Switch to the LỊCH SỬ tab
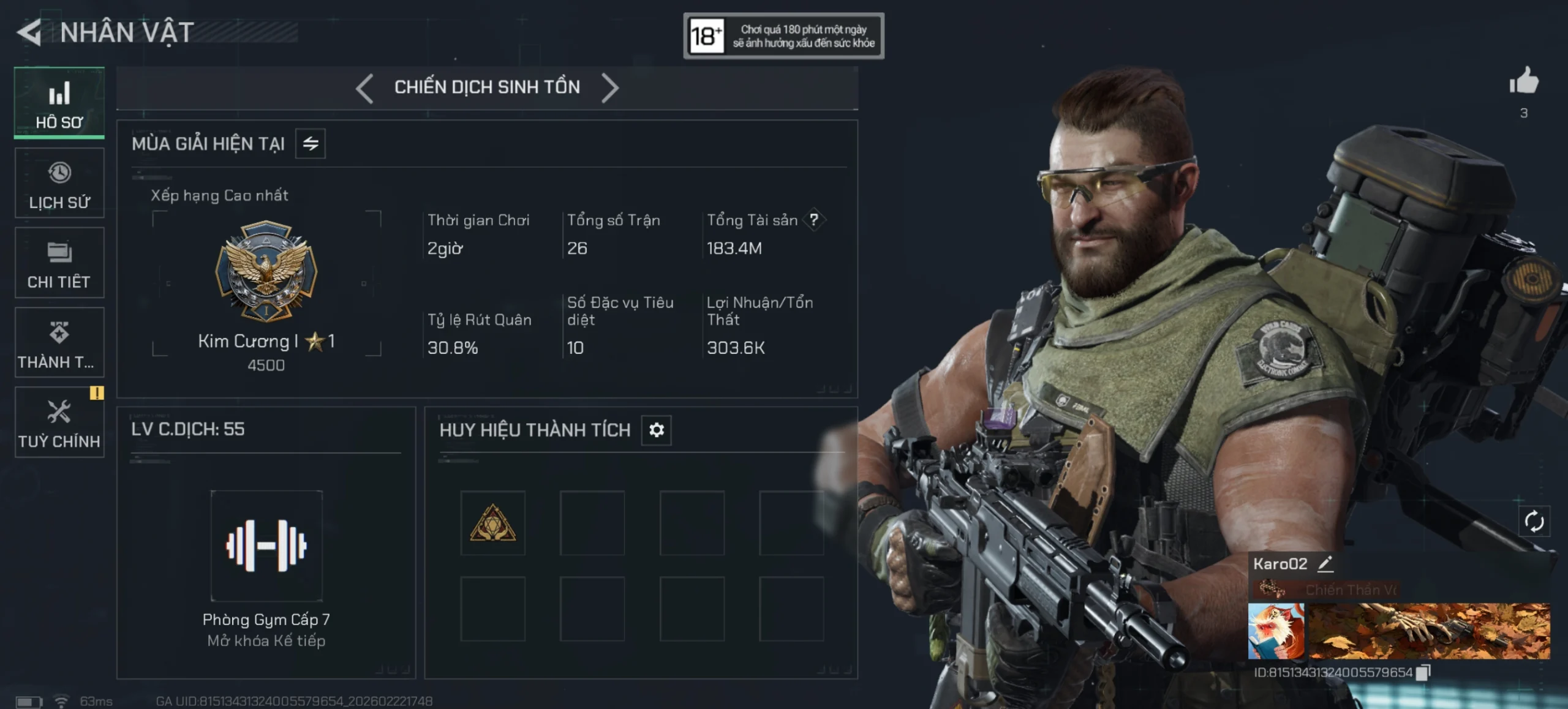The width and height of the screenshot is (1568, 709). [59, 184]
